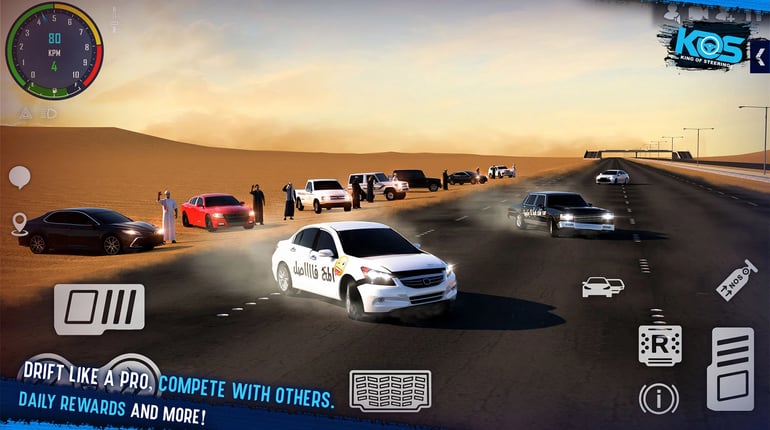
Task: Tap the grille-shaped button
Action: point(390,390)
